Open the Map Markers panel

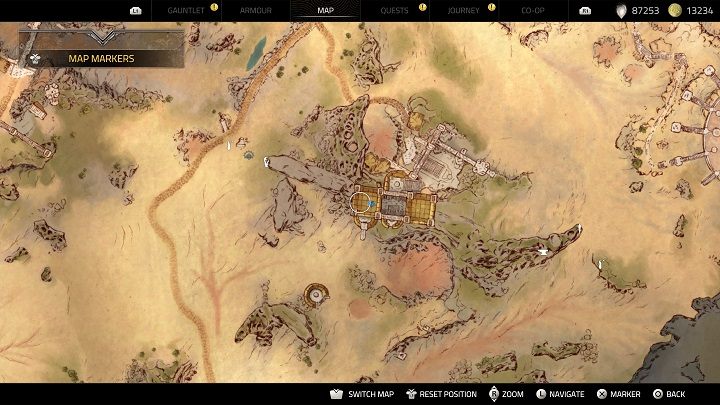click(x=100, y=58)
